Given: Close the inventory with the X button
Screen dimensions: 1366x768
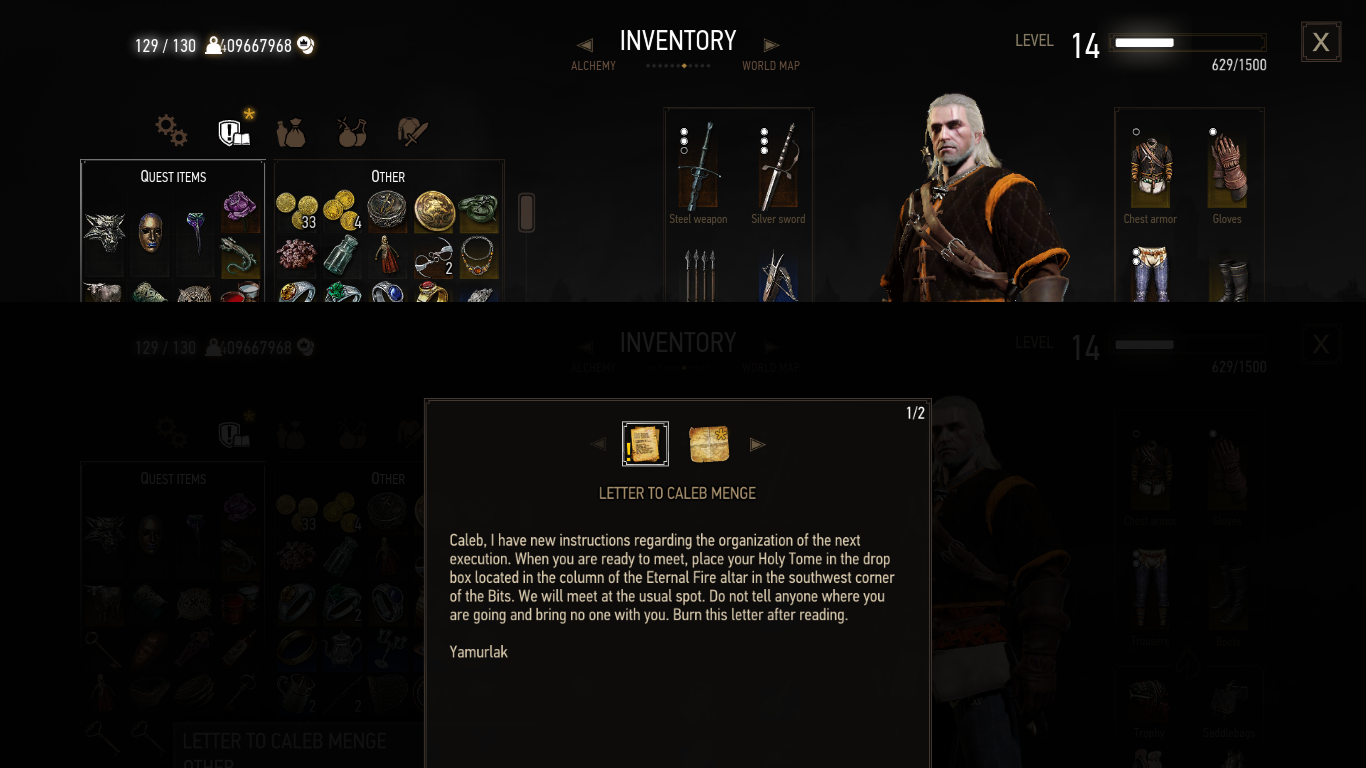Looking at the screenshot, I should [1320, 41].
